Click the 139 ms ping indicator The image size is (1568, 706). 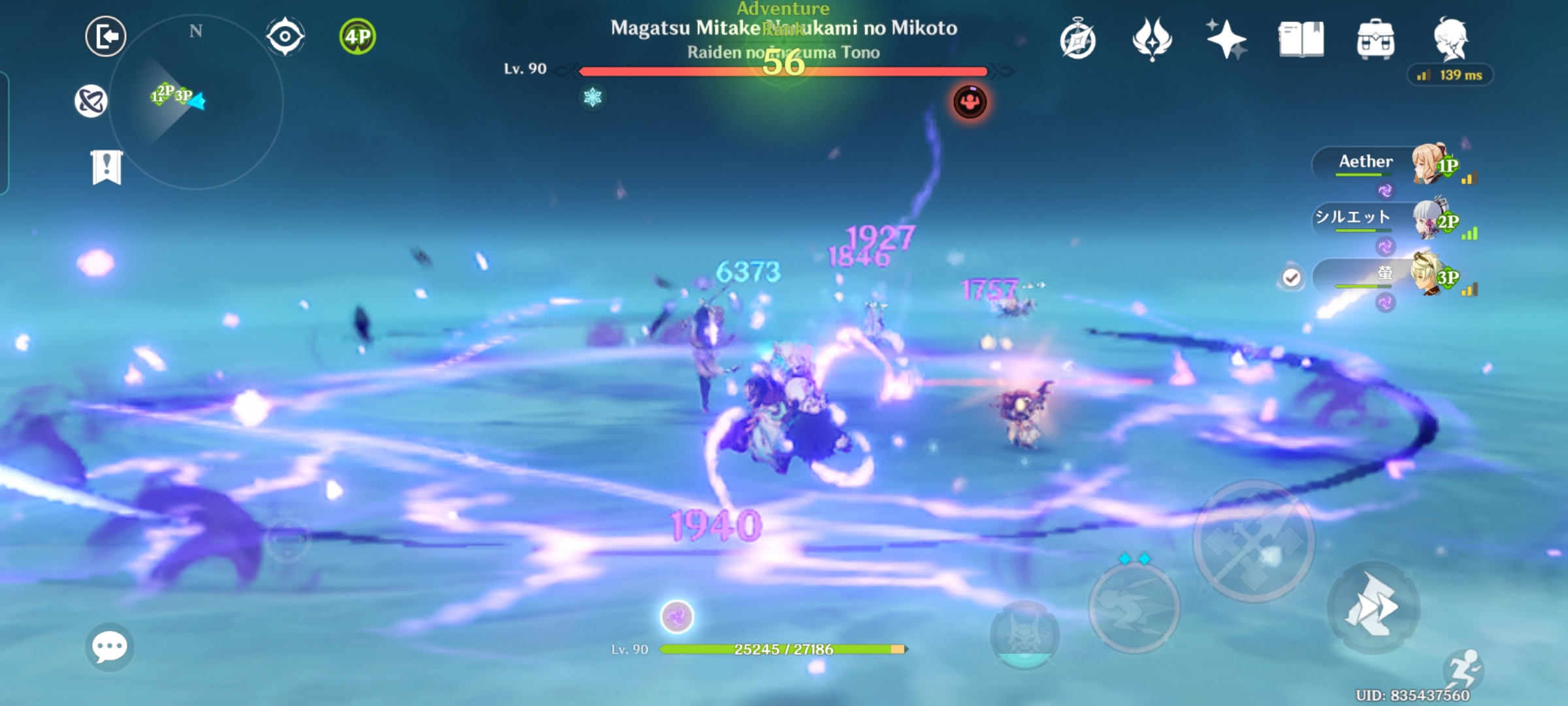coord(1450,75)
